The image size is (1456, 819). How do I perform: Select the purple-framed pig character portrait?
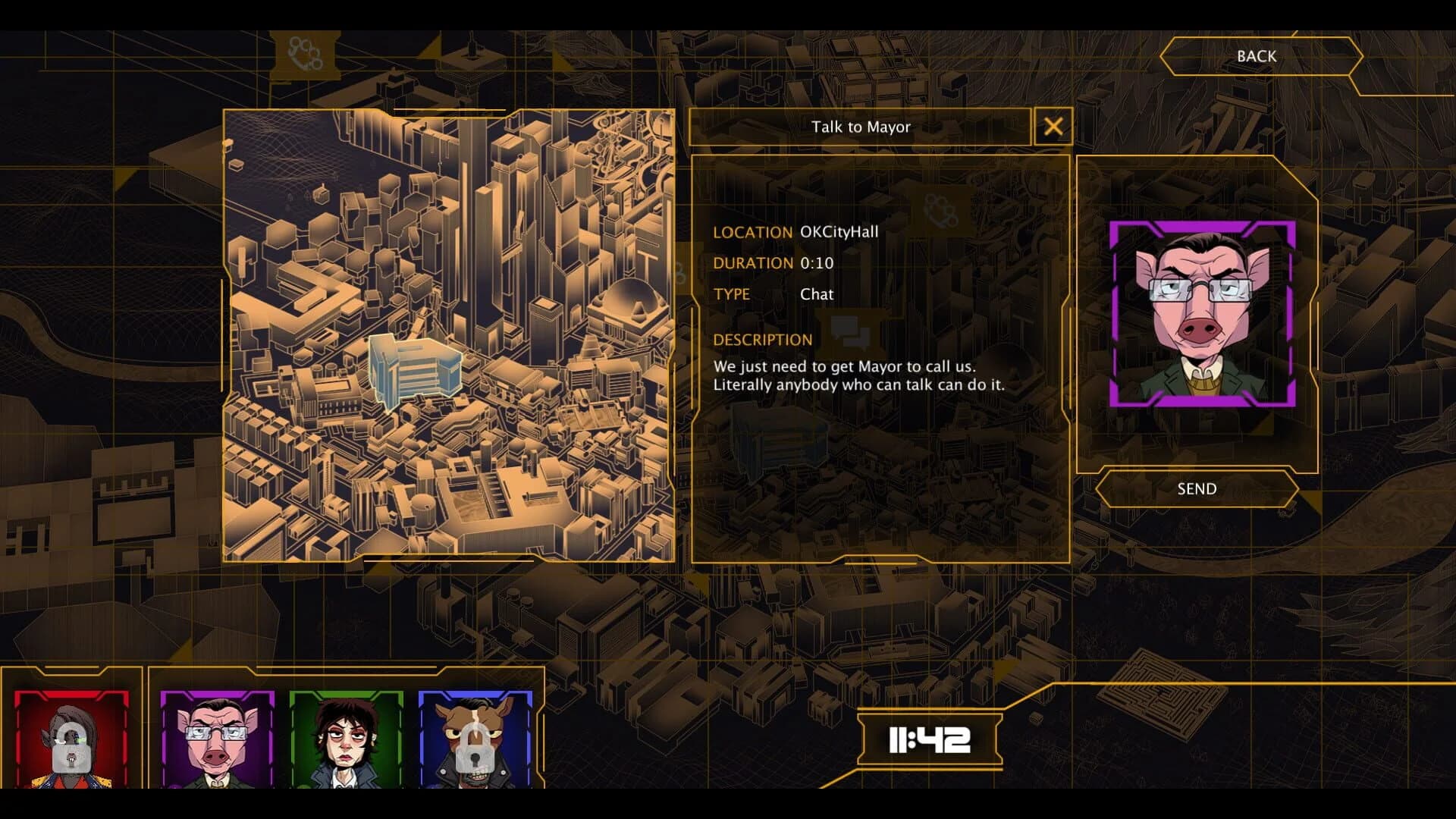218,747
